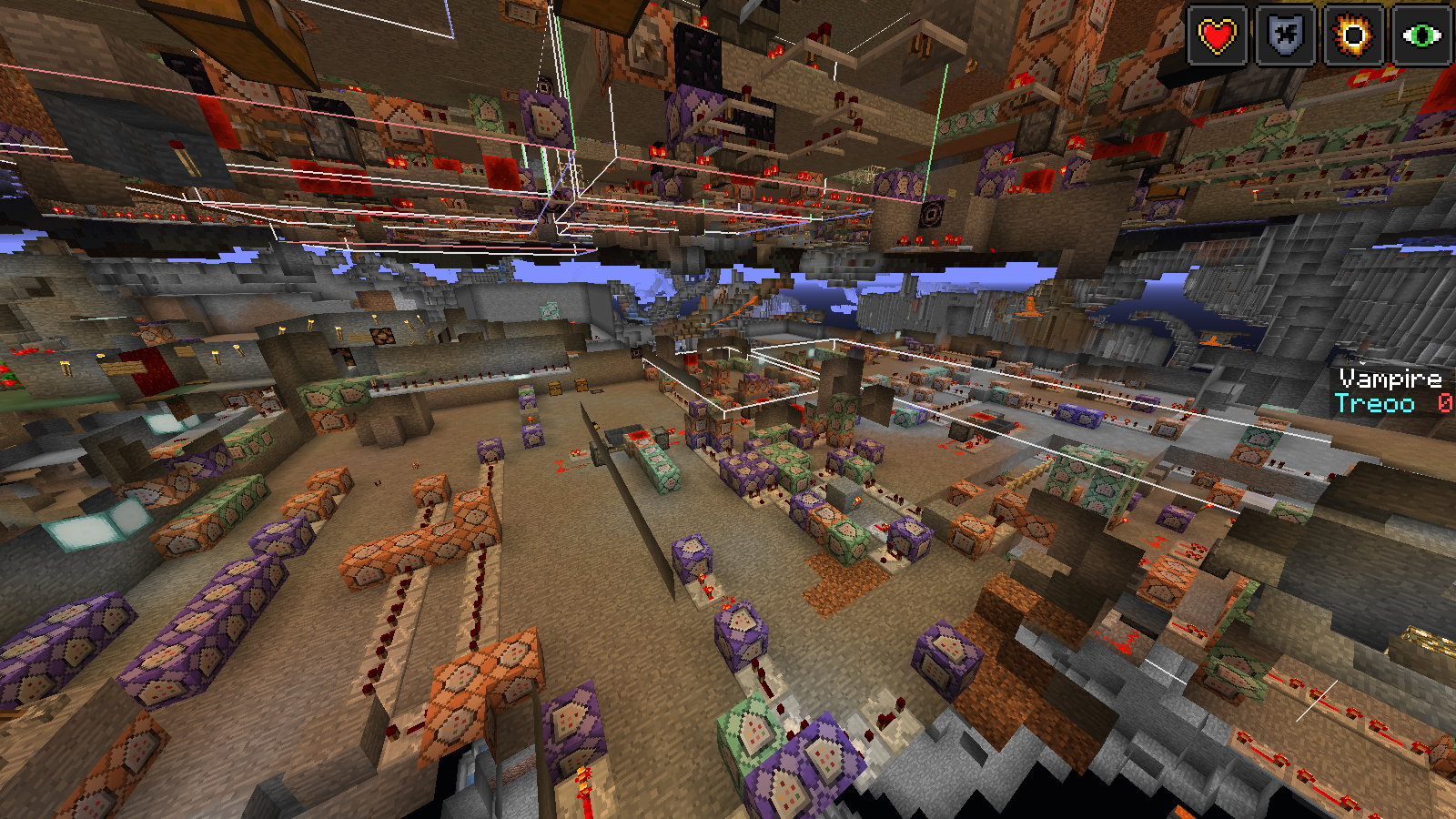This screenshot has width=1456, height=819.
Task: Open the wooden chest near the stone wall
Action: point(555,388)
